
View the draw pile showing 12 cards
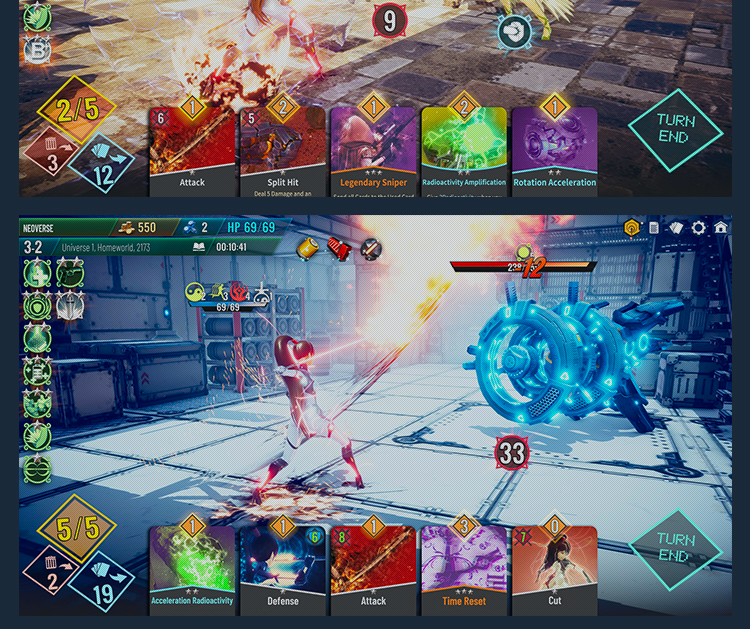(101, 165)
